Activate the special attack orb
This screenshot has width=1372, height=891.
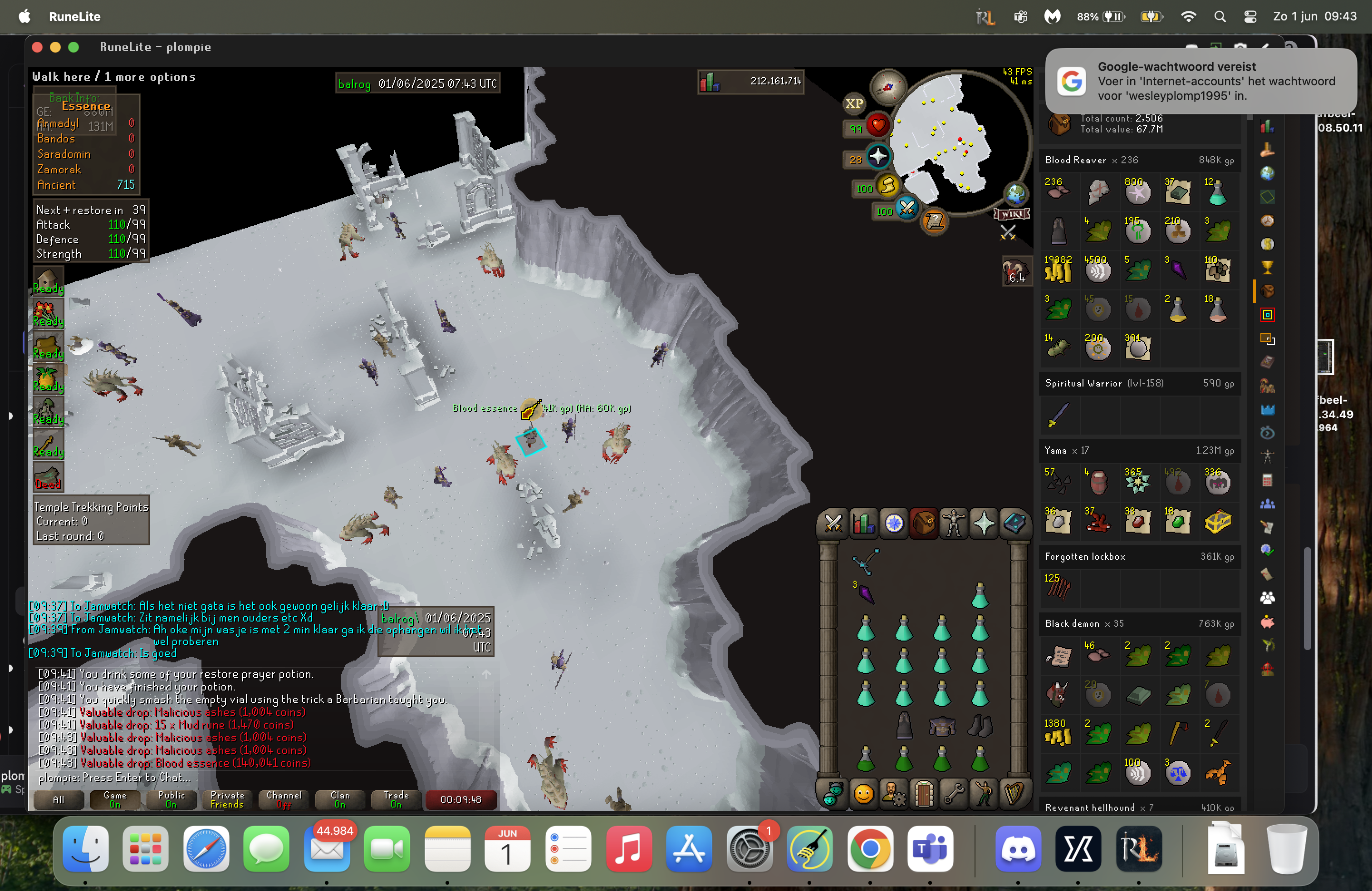pos(907,208)
